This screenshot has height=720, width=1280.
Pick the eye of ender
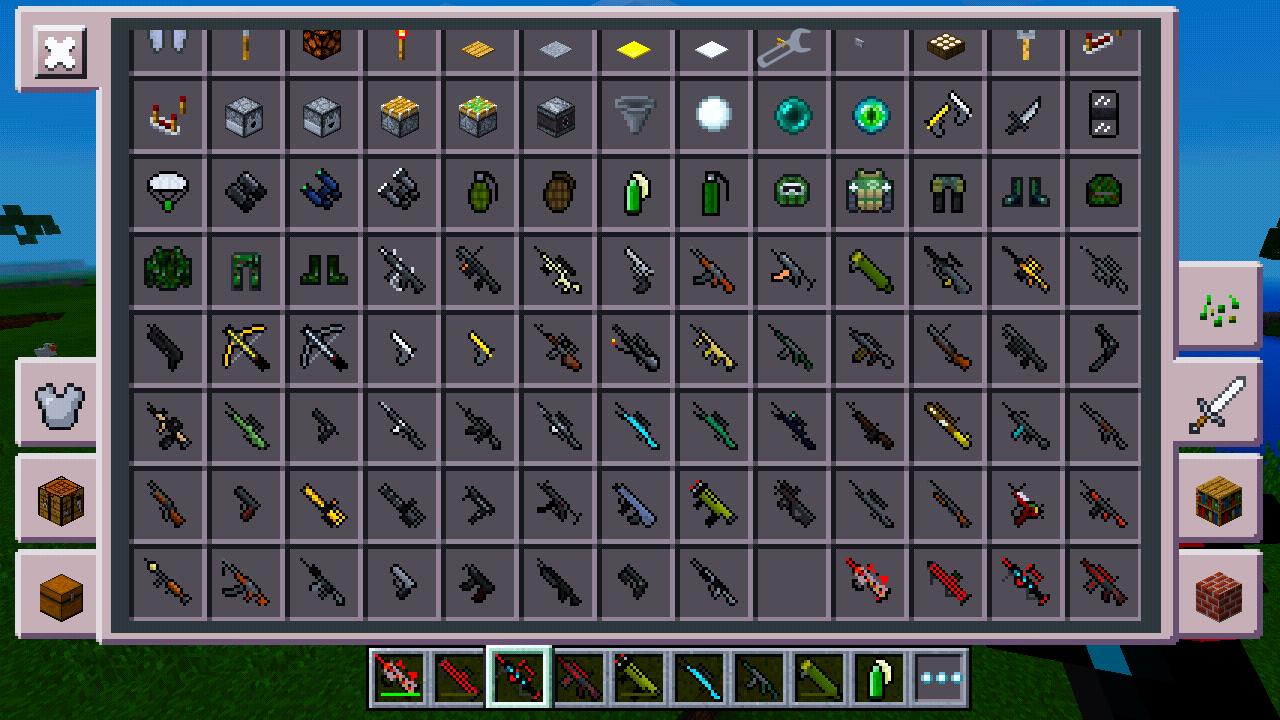(x=870, y=115)
